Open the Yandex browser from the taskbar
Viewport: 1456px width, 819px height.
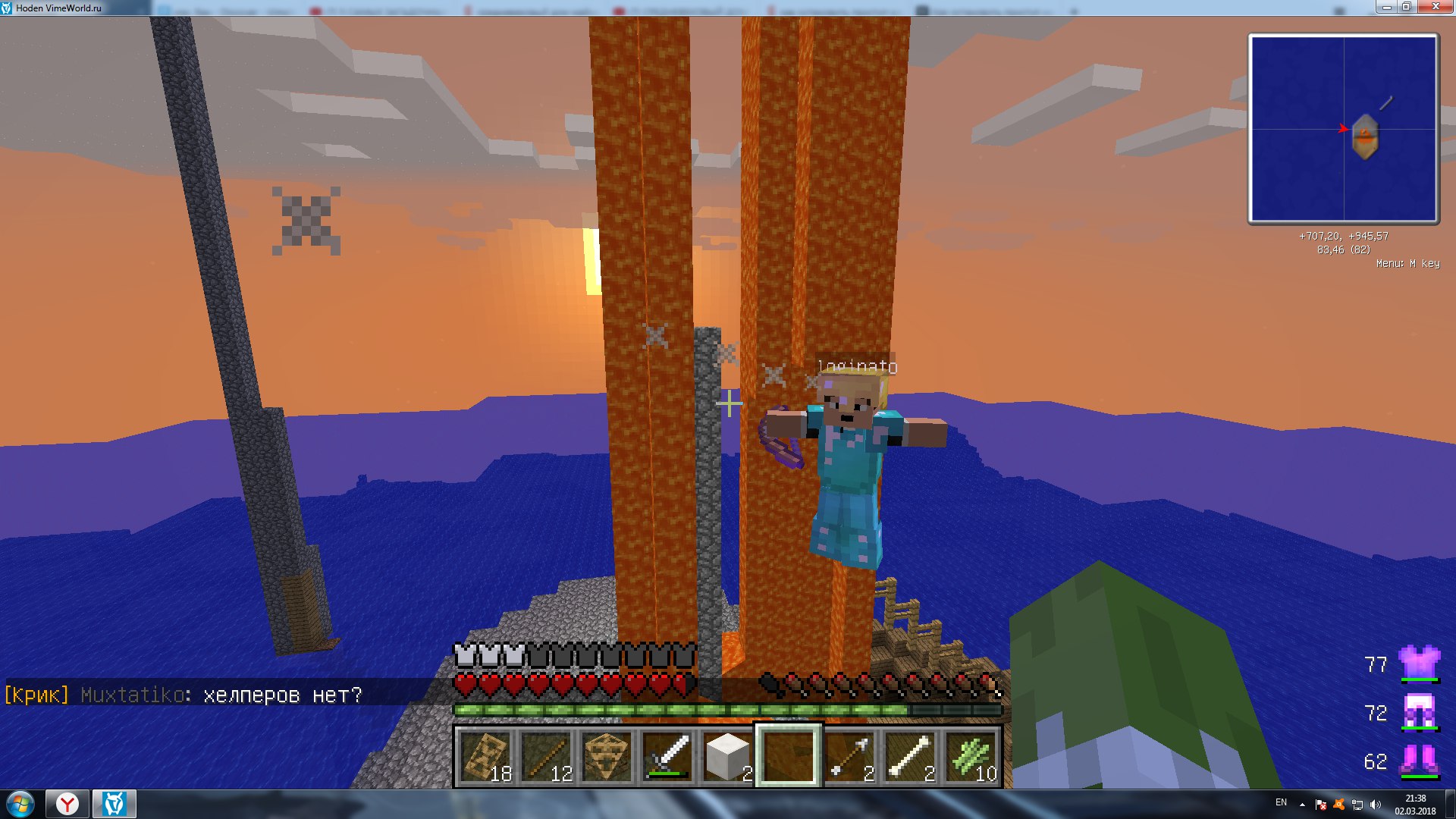(67, 804)
